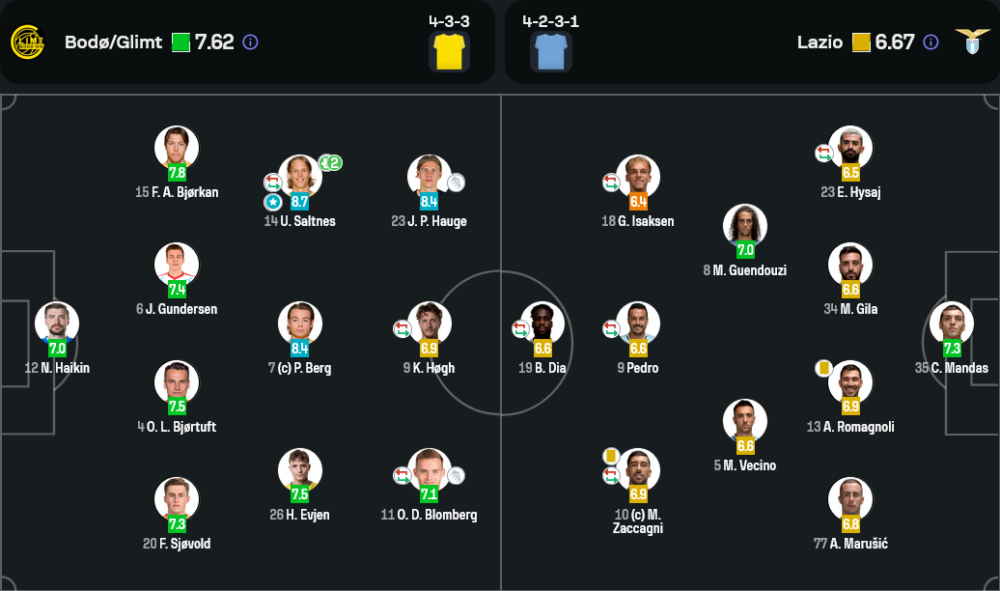The height and width of the screenshot is (591, 1000).
Task: Open E. Hysaj player details
Action: point(850,148)
